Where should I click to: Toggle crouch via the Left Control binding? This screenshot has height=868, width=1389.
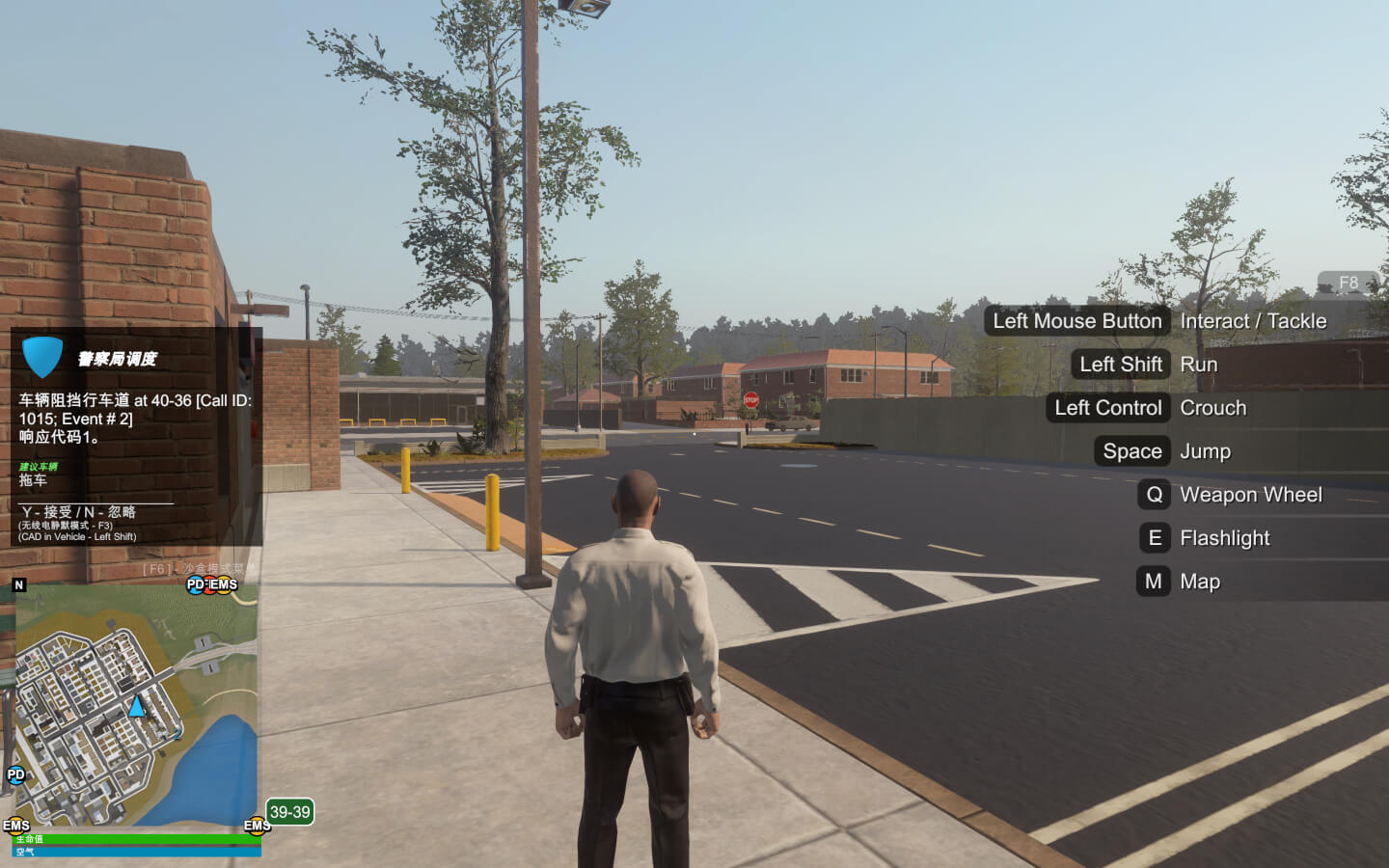1107,407
